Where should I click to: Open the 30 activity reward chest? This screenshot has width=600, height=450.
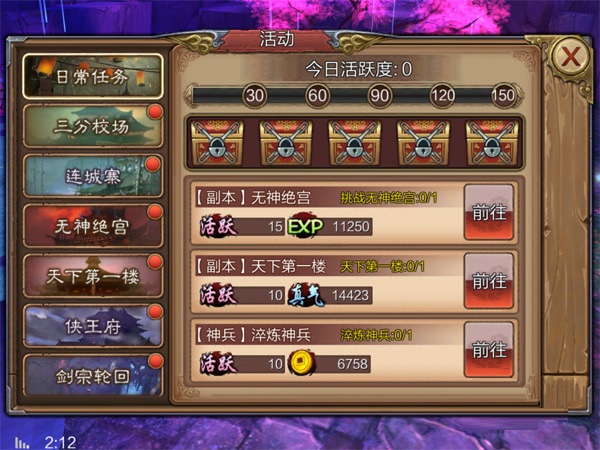(x=216, y=143)
